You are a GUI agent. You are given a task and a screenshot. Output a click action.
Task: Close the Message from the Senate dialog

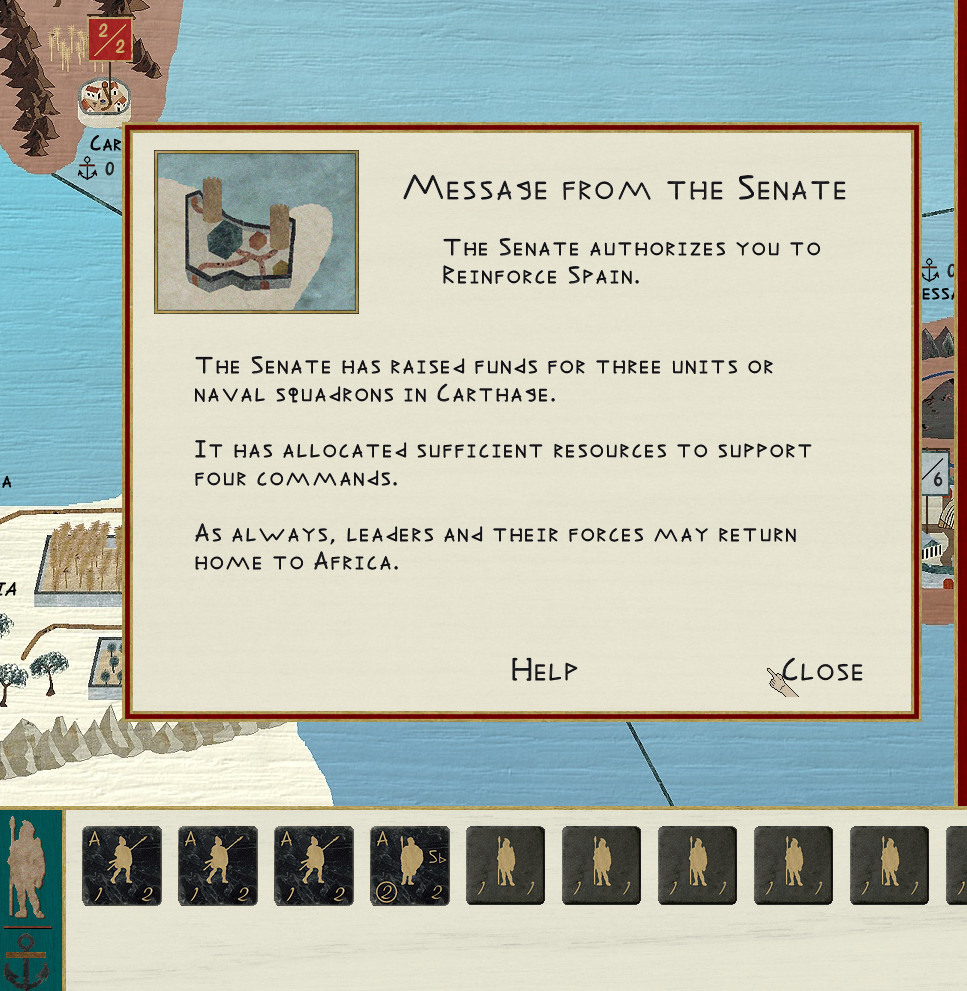(822, 670)
